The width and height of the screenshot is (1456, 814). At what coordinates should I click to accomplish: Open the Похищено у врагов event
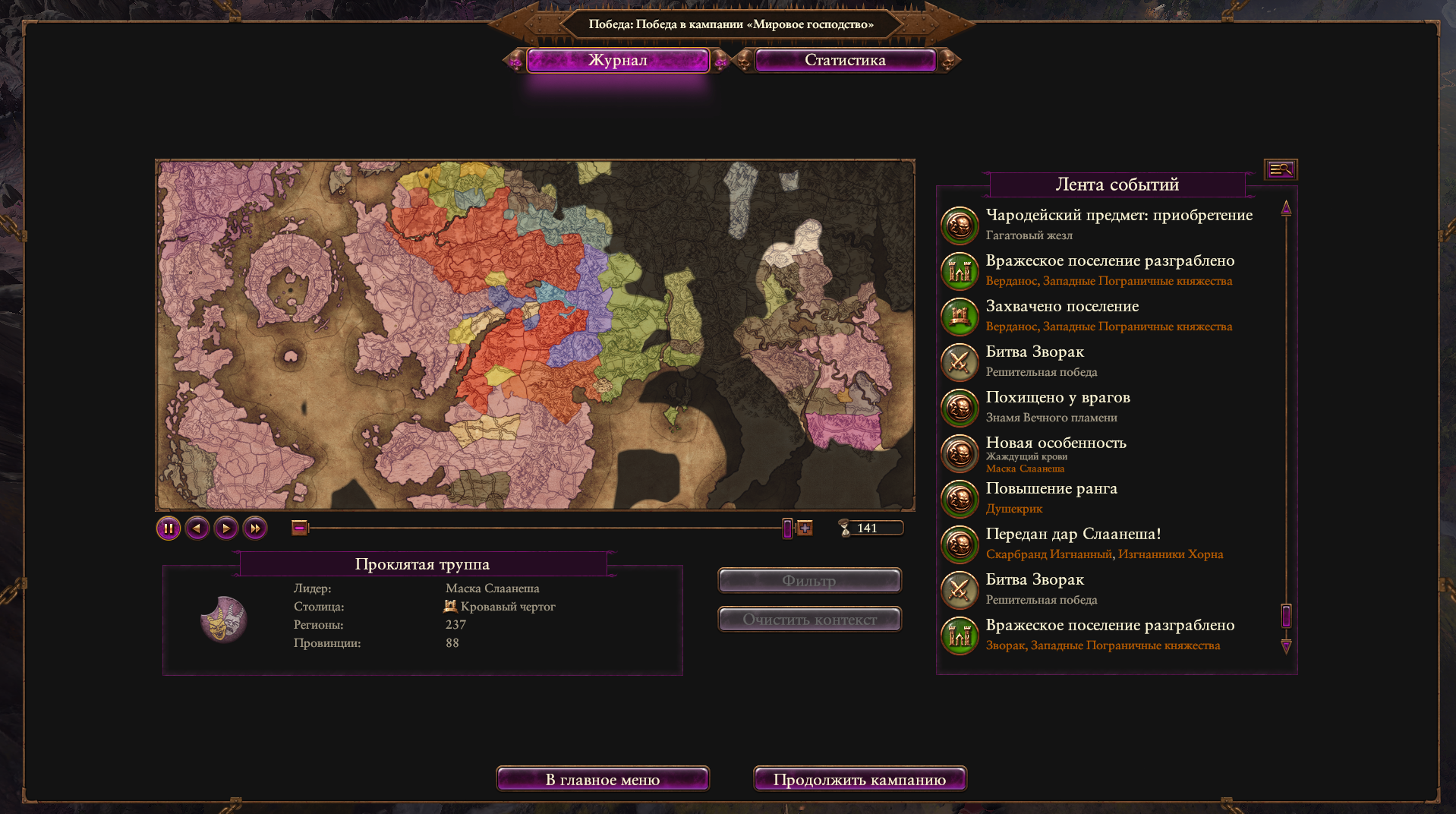click(1057, 398)
